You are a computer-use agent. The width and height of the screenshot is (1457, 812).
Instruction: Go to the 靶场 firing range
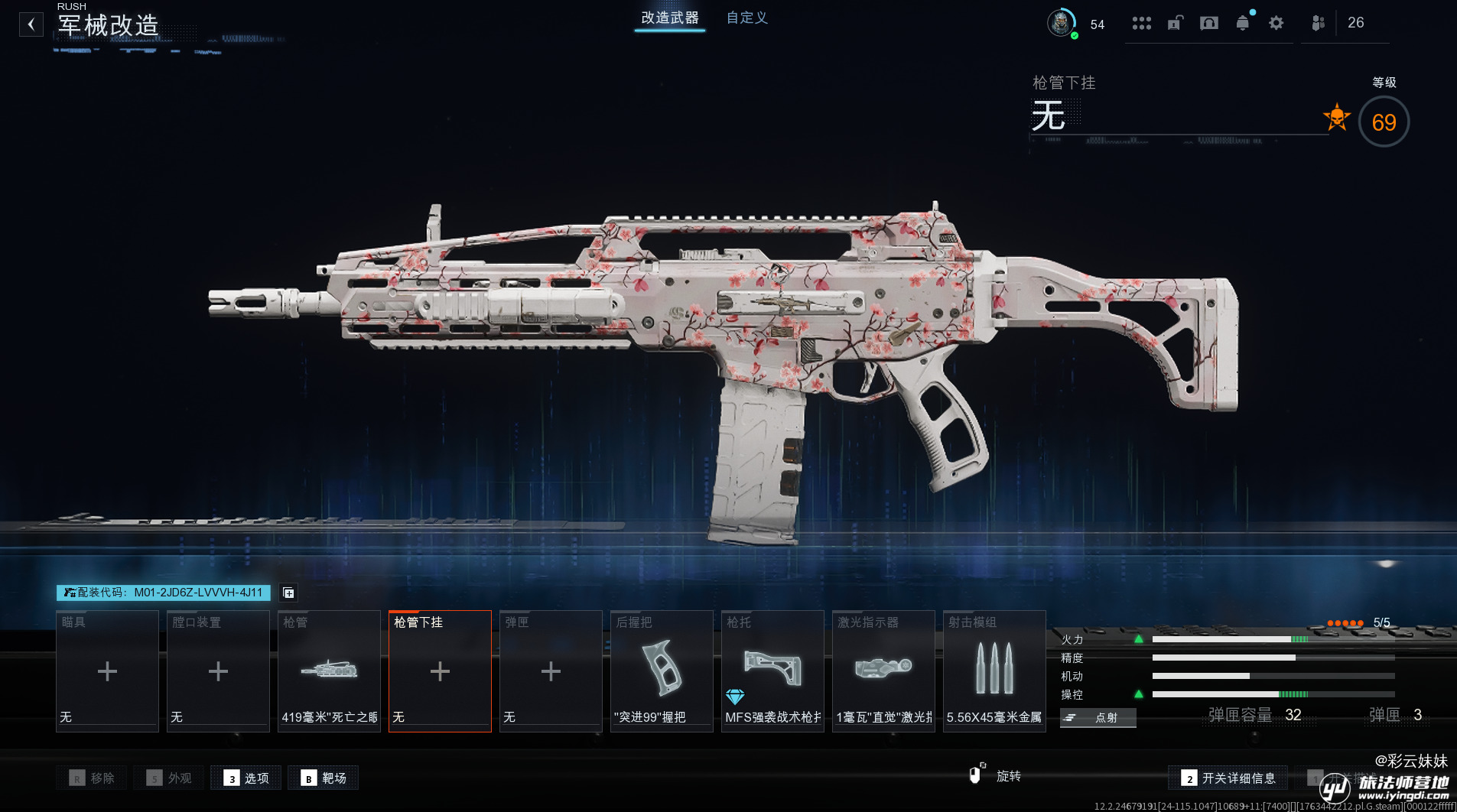(x=324, y=778)
